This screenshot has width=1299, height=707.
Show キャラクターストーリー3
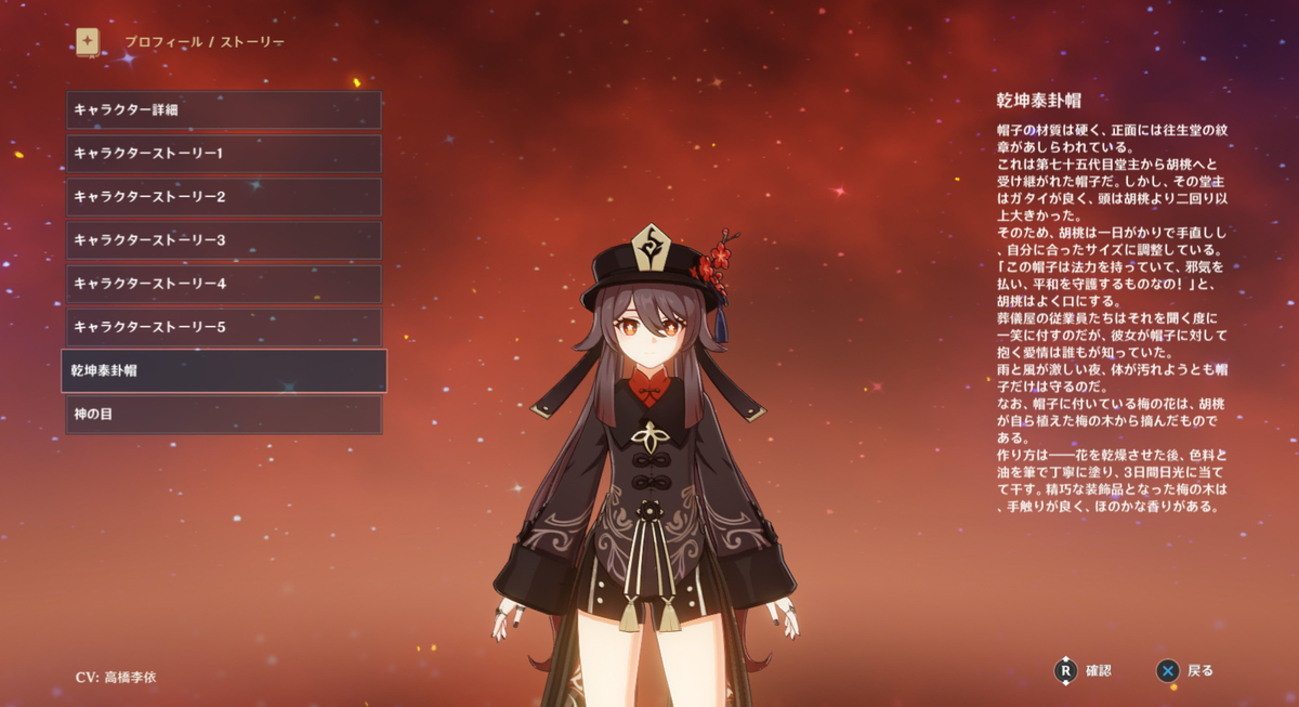pos(224,240)
